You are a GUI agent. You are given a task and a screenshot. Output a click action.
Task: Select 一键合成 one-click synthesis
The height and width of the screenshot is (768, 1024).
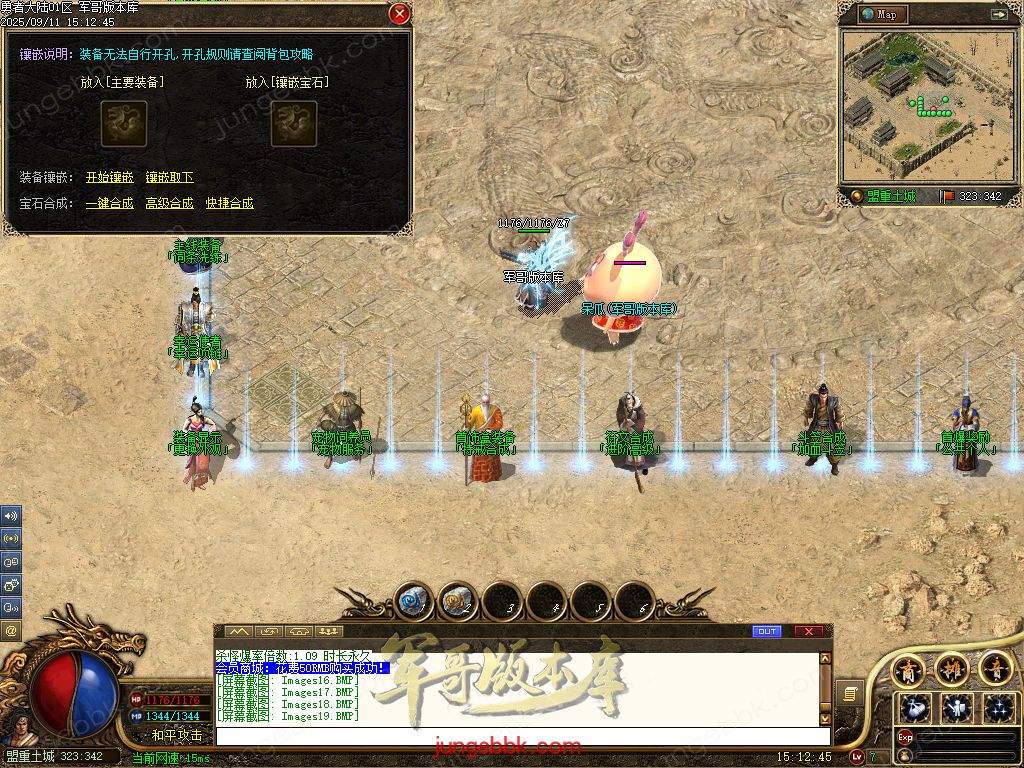coord(109,203)
